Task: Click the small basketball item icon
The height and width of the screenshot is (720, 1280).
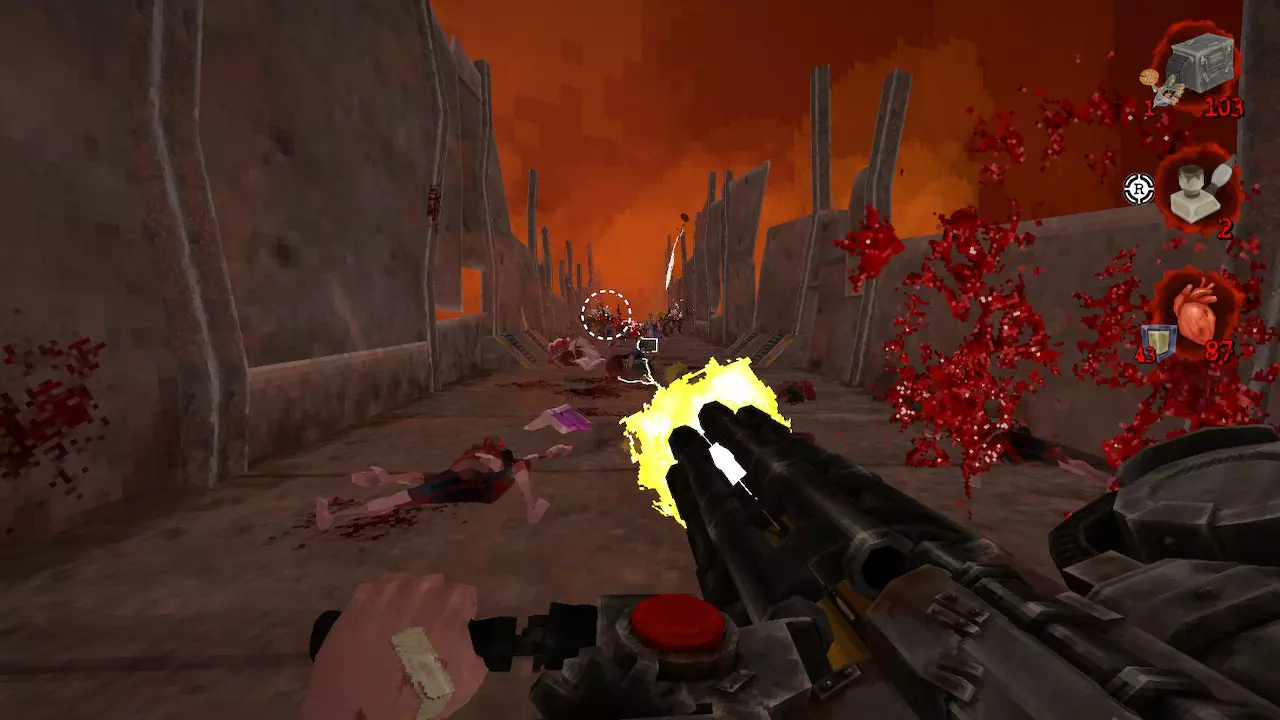Action: [x=1153, y=77]
